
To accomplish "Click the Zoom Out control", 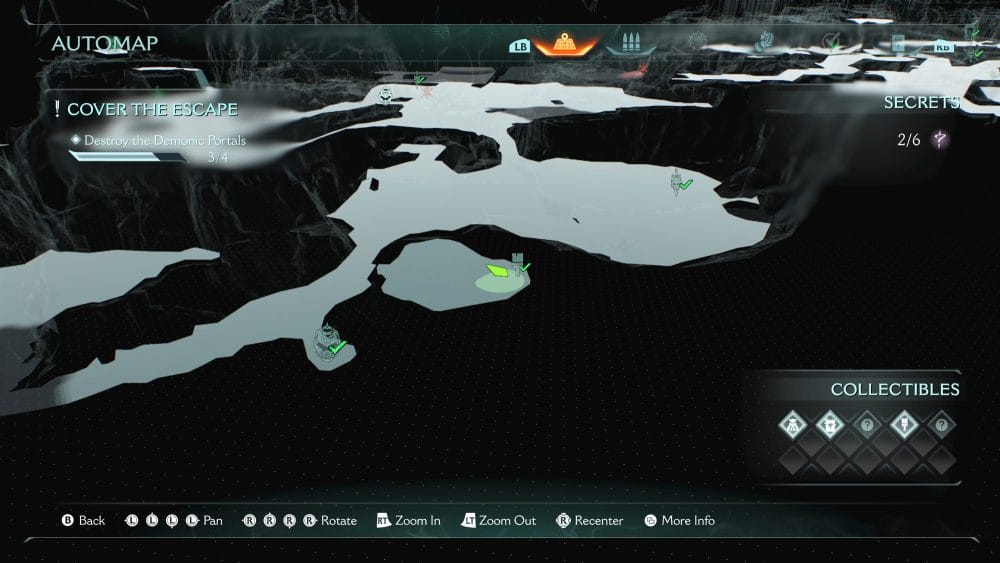I will click(x=498, y=521).
